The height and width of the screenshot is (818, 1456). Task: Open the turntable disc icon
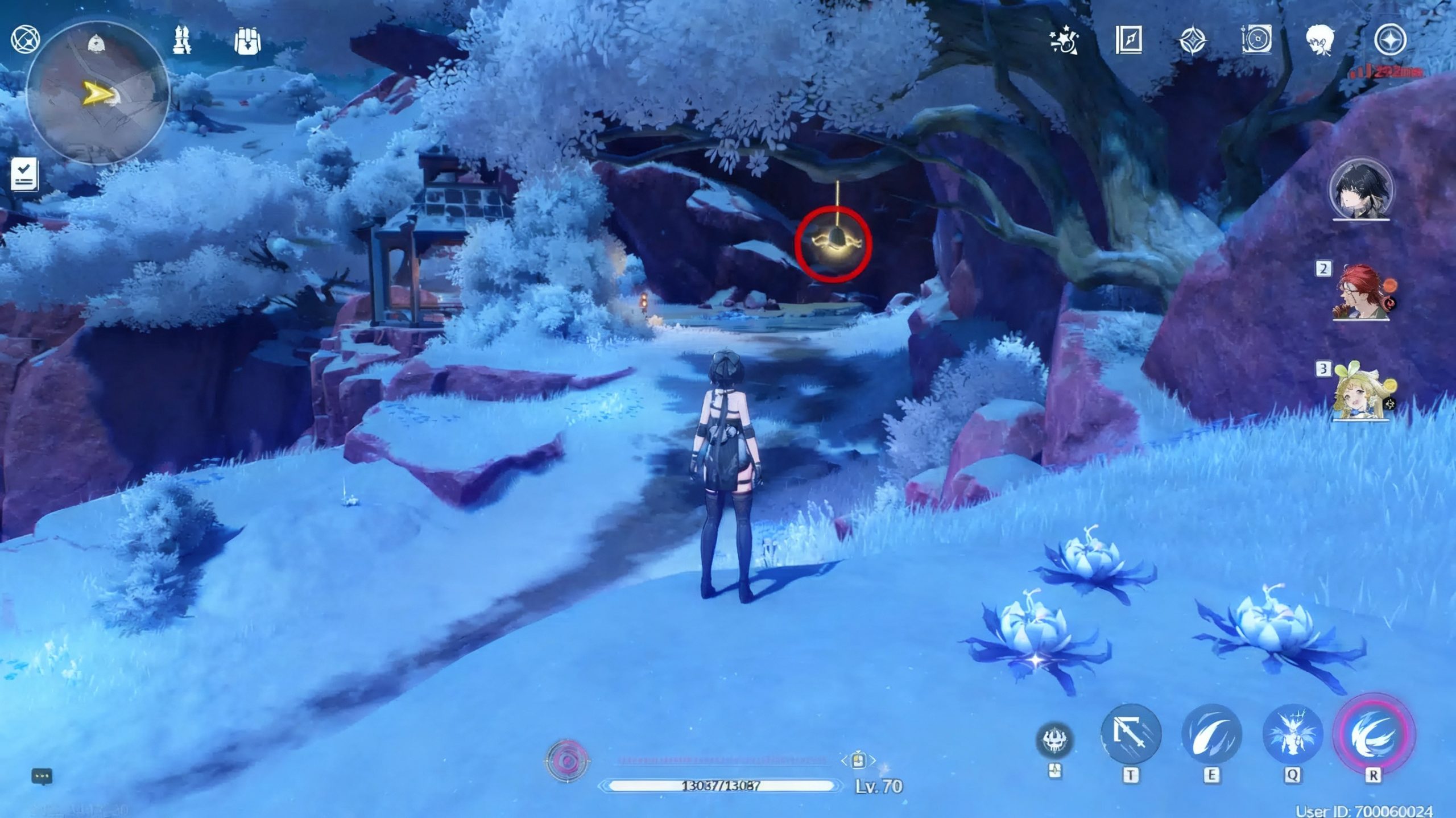[x=1256, y=40]
